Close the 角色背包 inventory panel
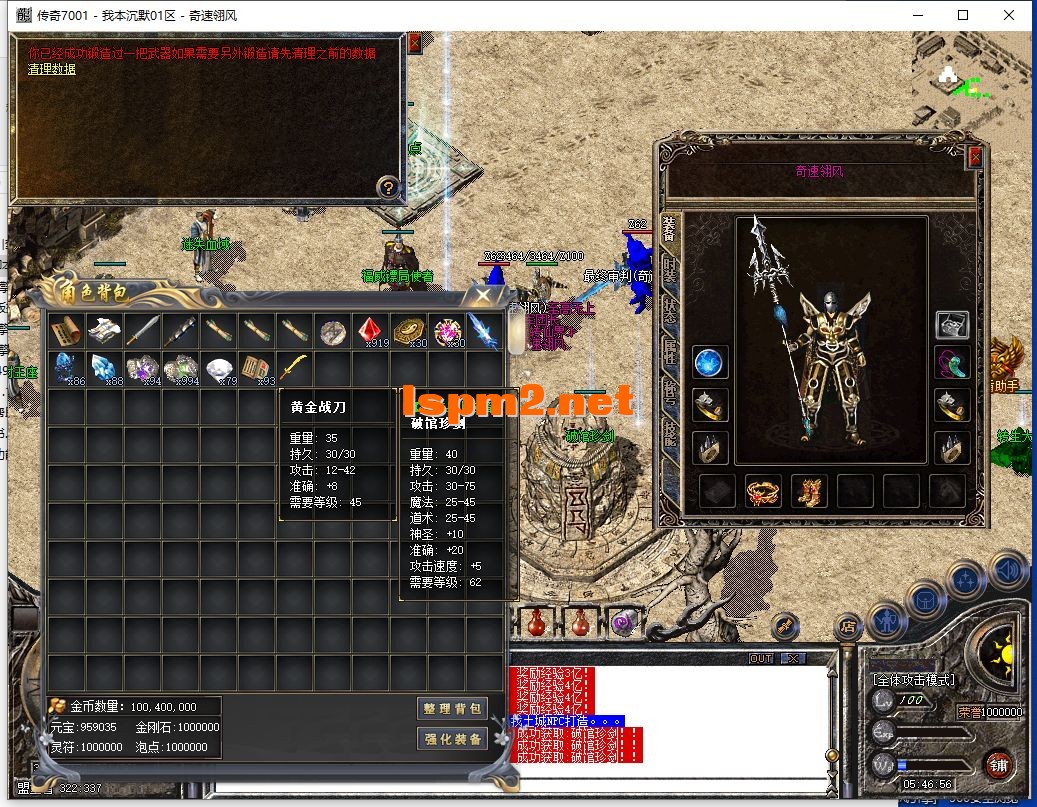This screenshot has width=1037, height=807. click(x=484, y=296)
